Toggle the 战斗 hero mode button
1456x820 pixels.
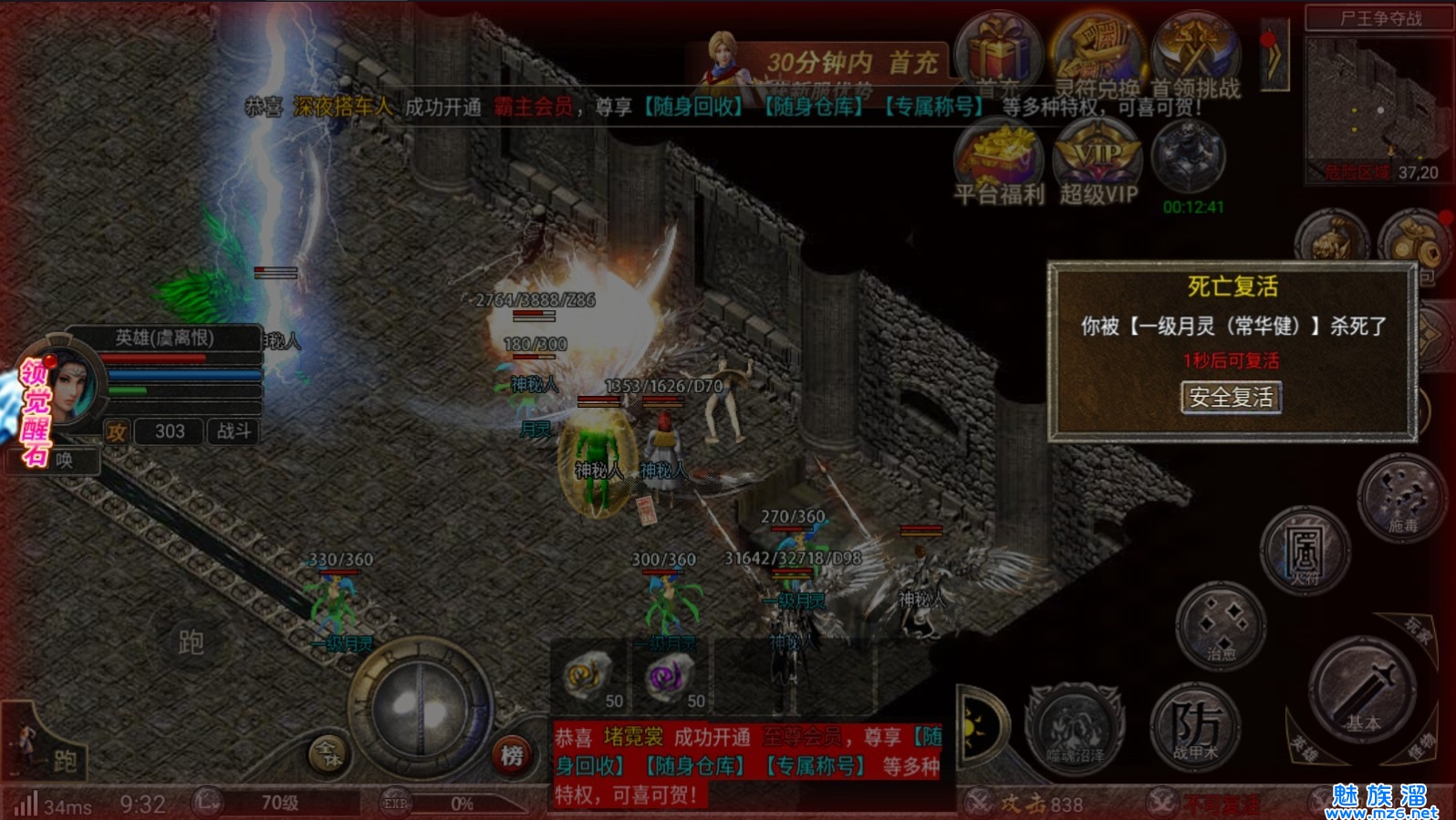pos(234,431)
